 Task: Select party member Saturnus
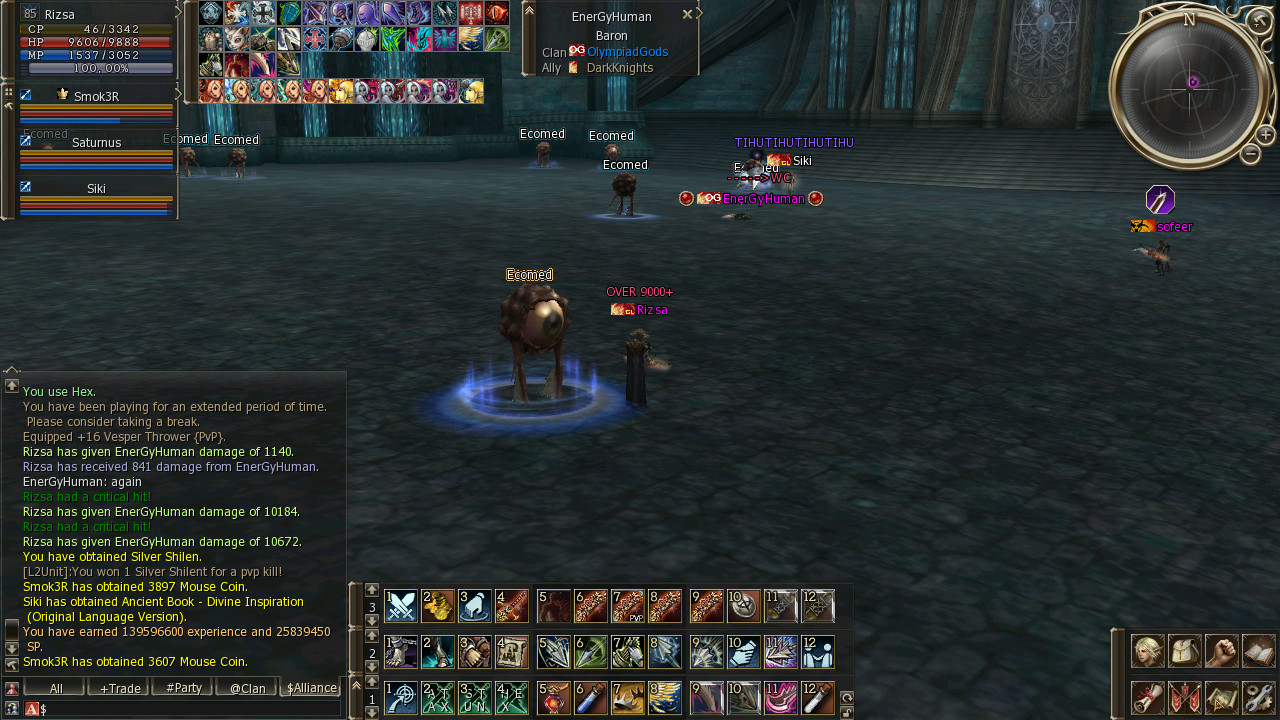96,143
